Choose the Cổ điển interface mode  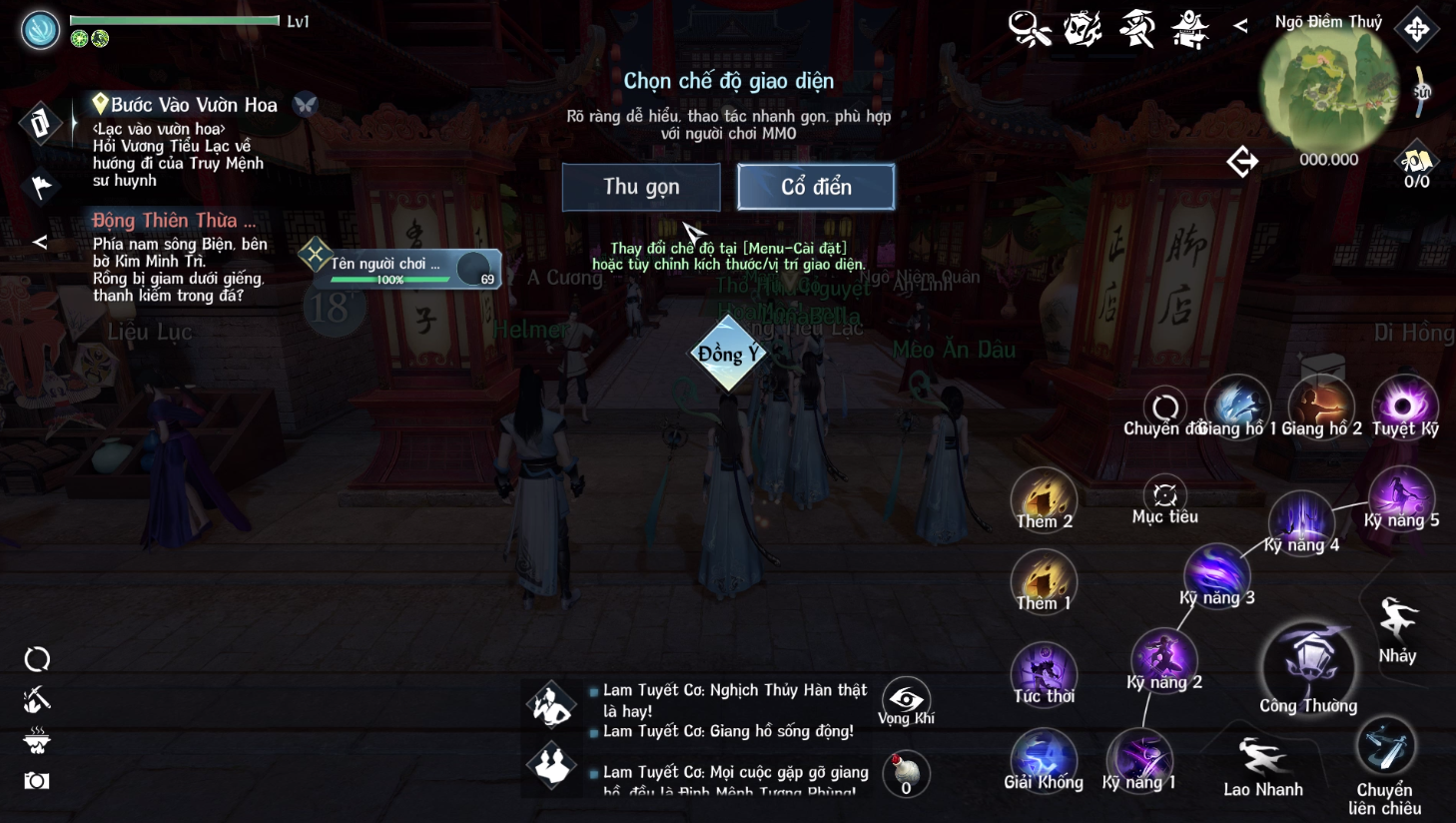pos(816,187)
